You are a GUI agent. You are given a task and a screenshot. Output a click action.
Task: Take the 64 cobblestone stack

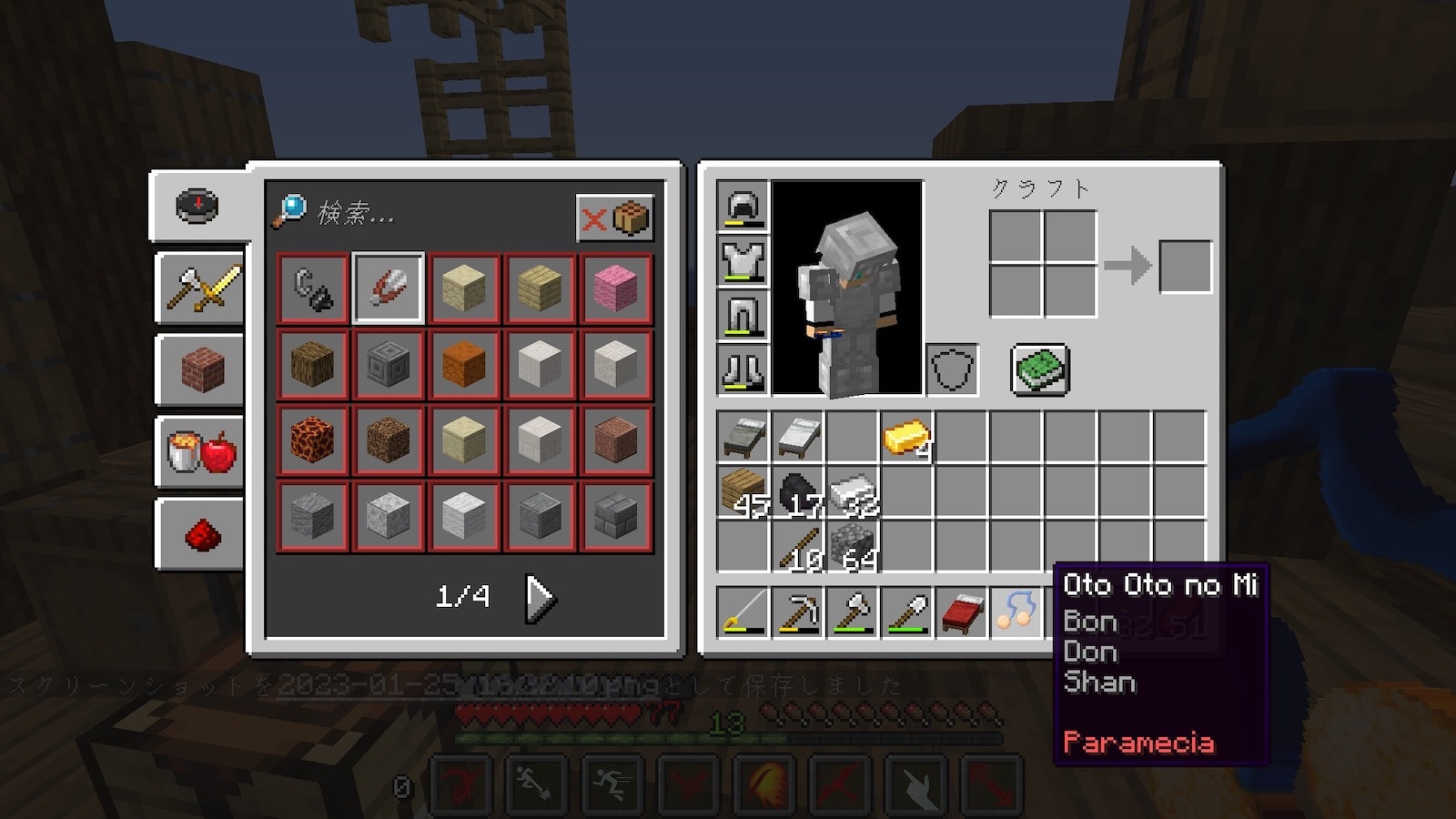[852, 547]
